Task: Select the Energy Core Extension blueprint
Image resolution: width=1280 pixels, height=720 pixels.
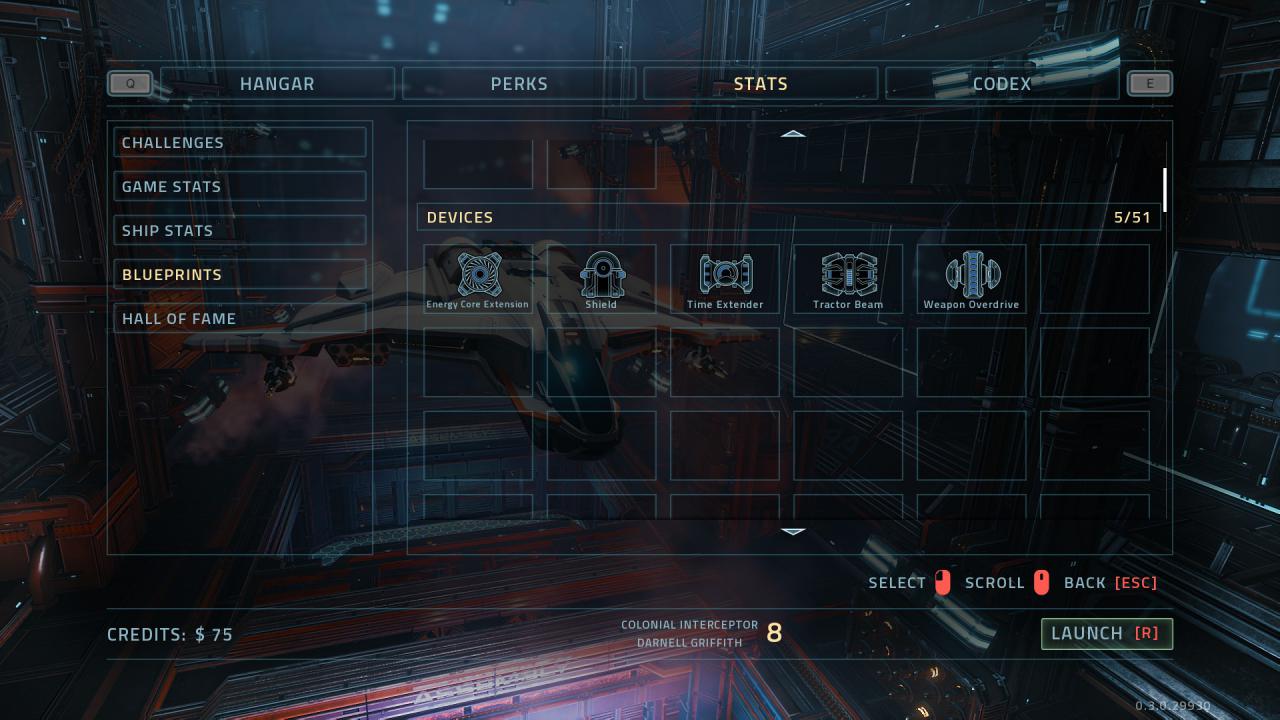Action: coord(478,279)
